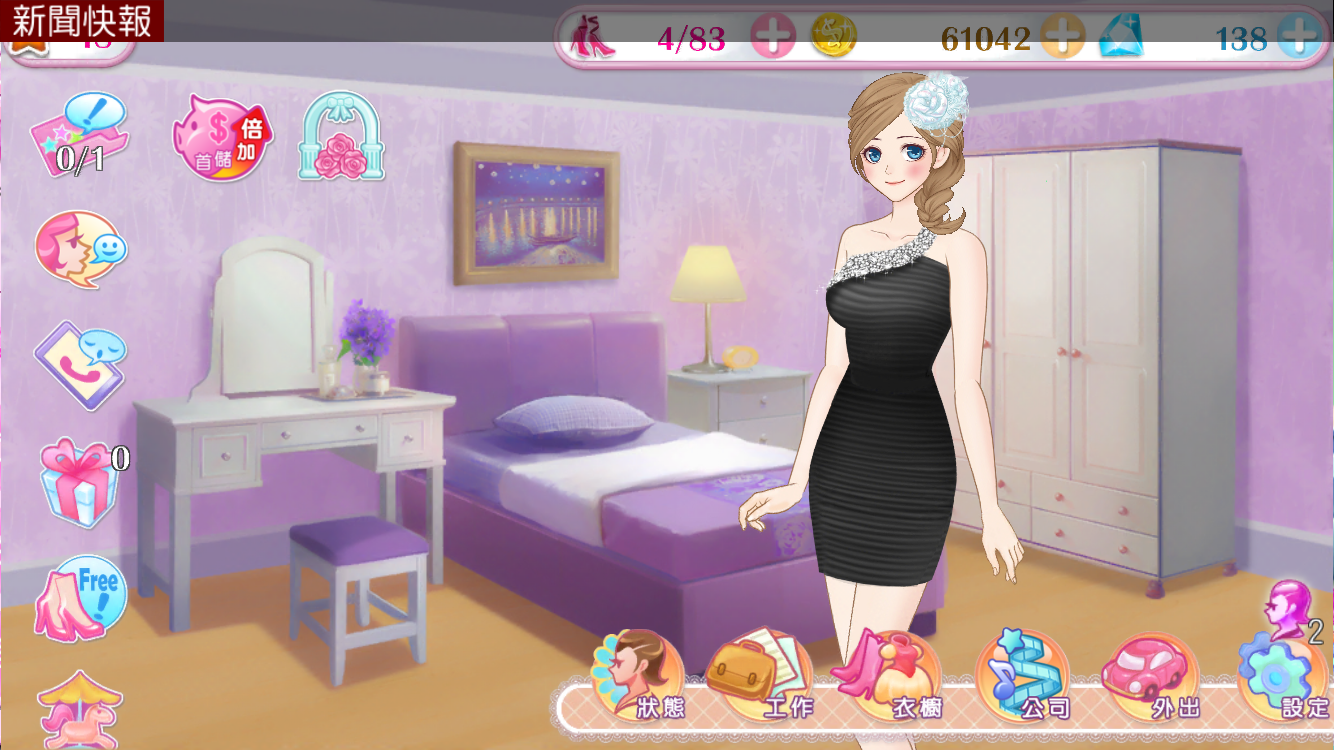Add stamina with the pink plus button
This screenshot has width=1334, height=750.
pos(773,38)
